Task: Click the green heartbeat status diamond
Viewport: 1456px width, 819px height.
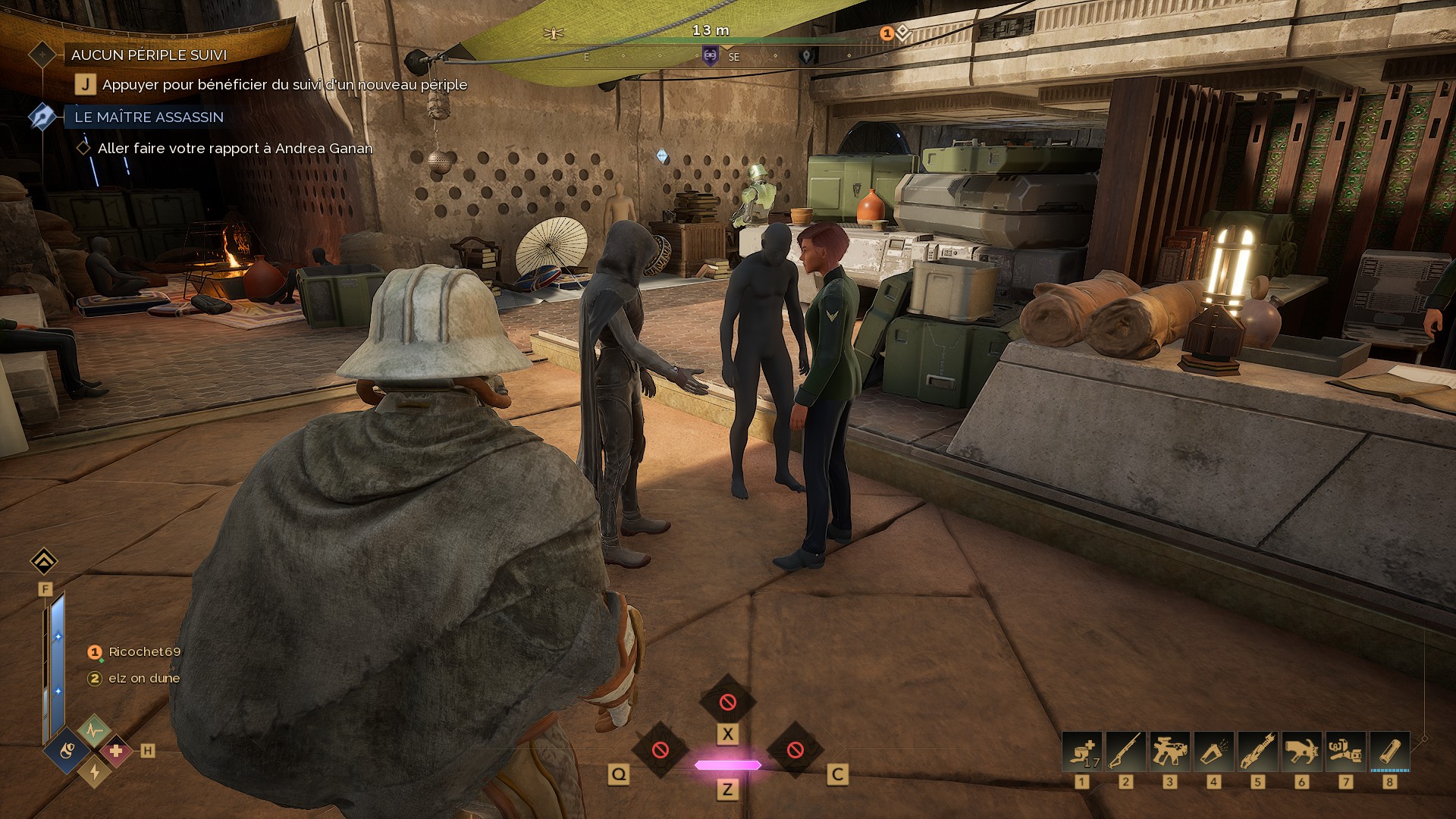Action: 94,731
